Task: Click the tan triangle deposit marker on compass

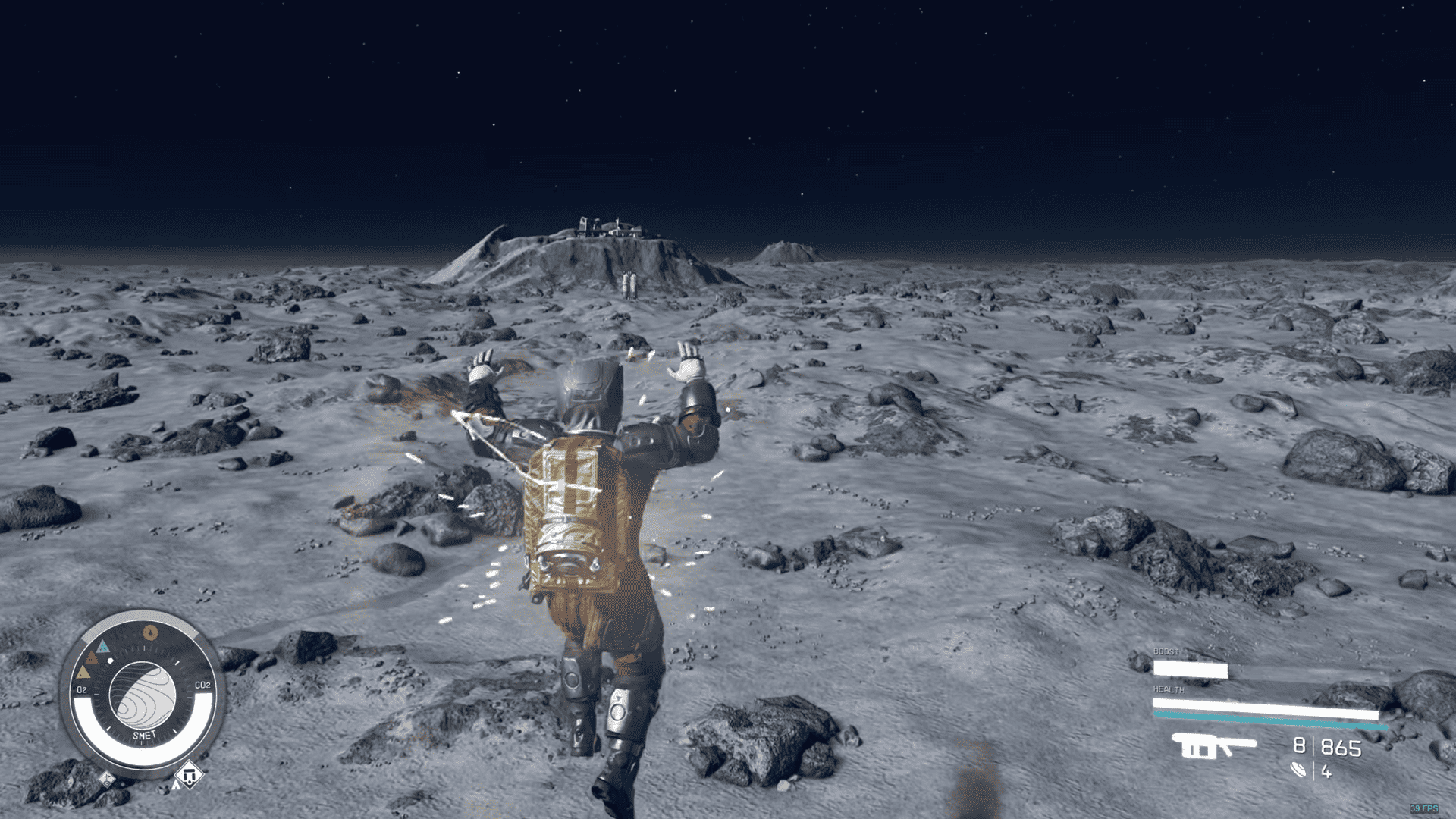Action: [x=83, y=673]
